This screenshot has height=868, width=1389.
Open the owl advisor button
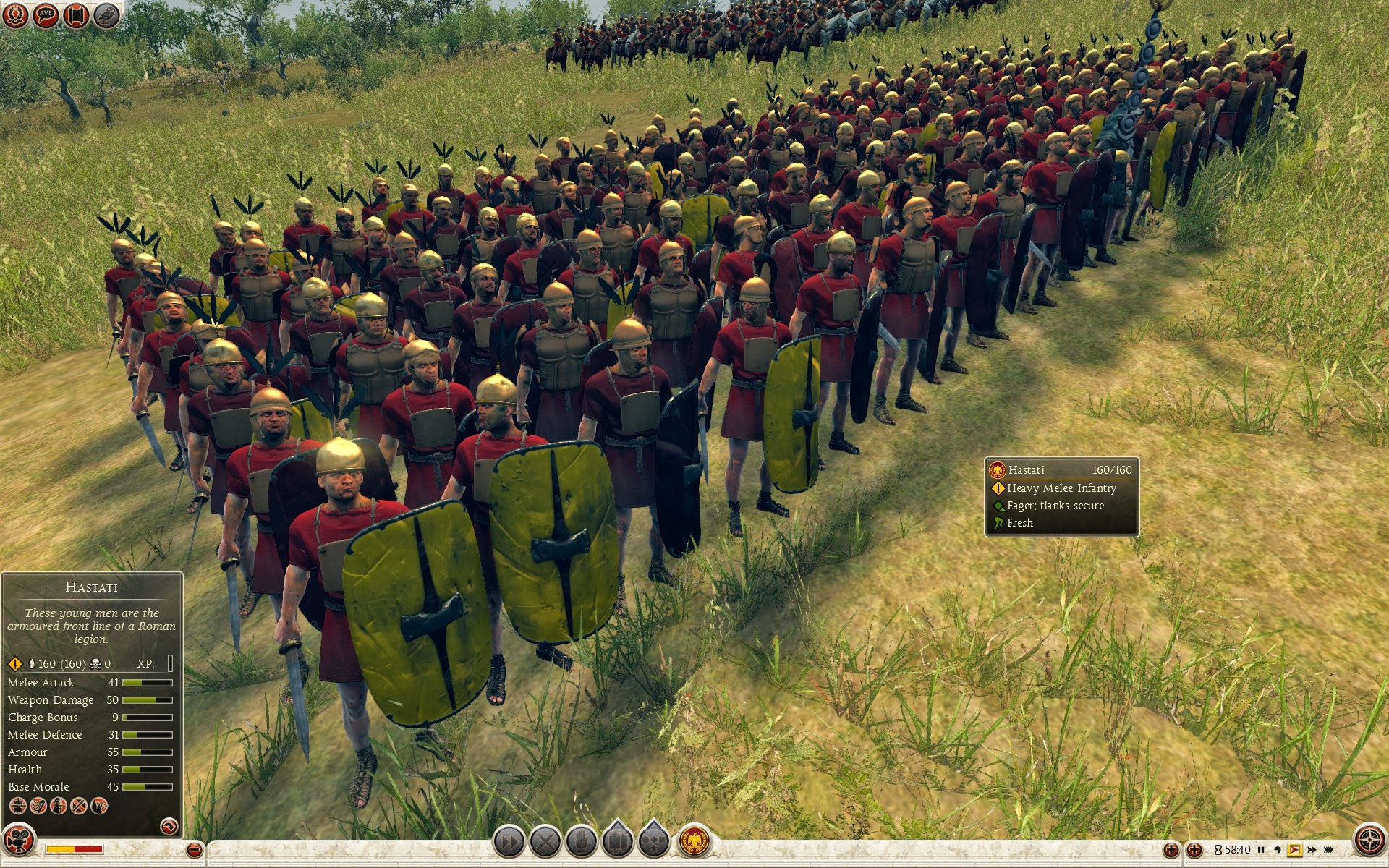106,14
